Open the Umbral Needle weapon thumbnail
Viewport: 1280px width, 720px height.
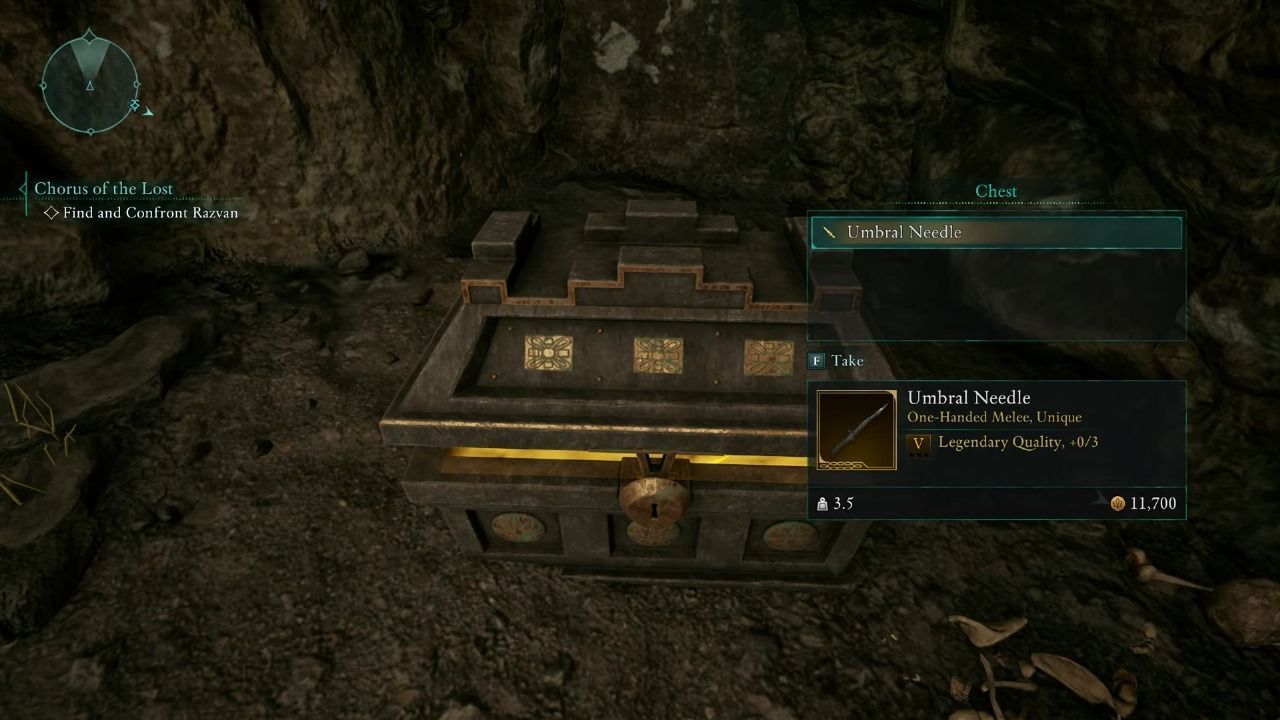point(856,429)
